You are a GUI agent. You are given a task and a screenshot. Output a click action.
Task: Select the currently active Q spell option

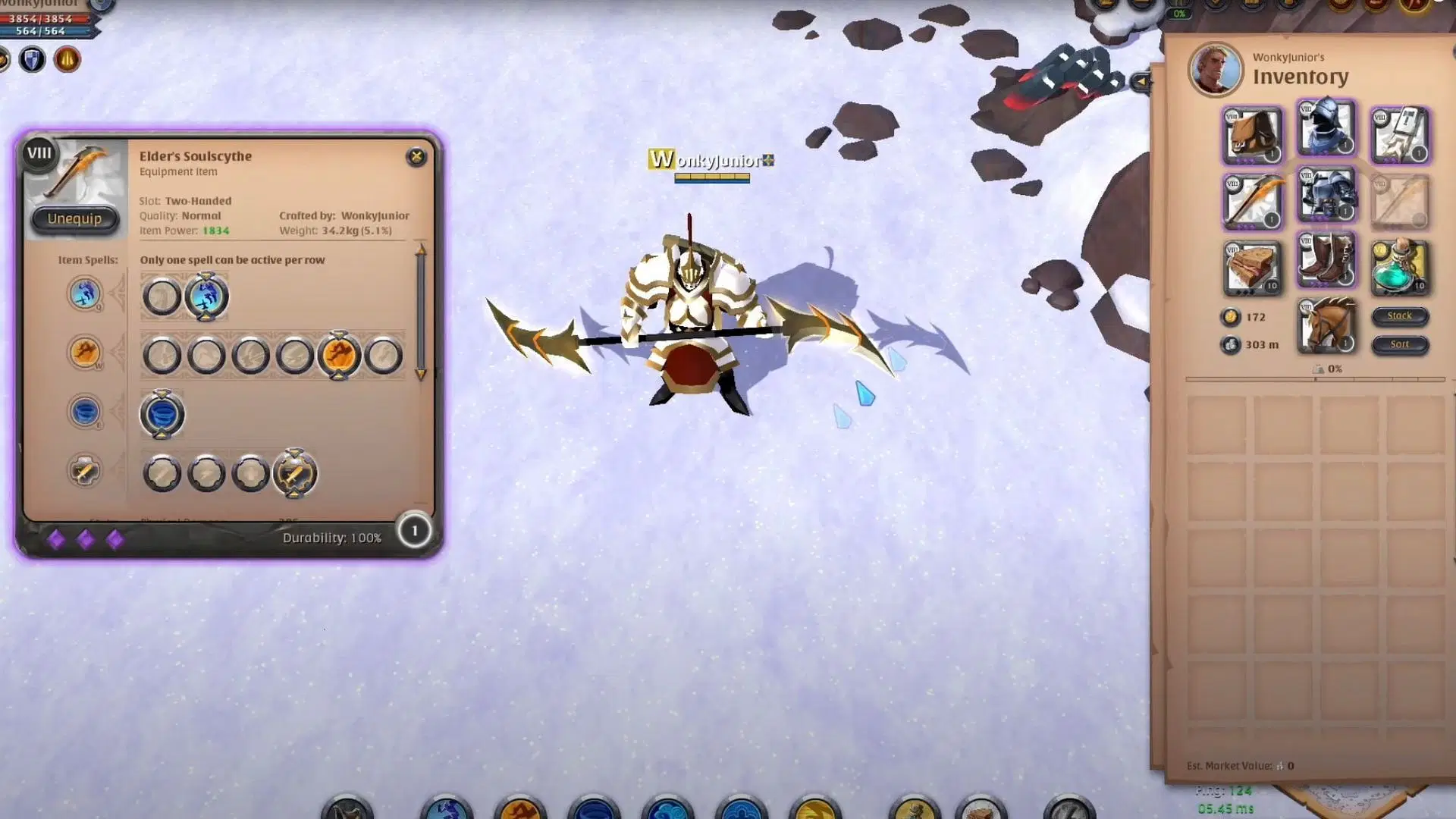(206, 296)
